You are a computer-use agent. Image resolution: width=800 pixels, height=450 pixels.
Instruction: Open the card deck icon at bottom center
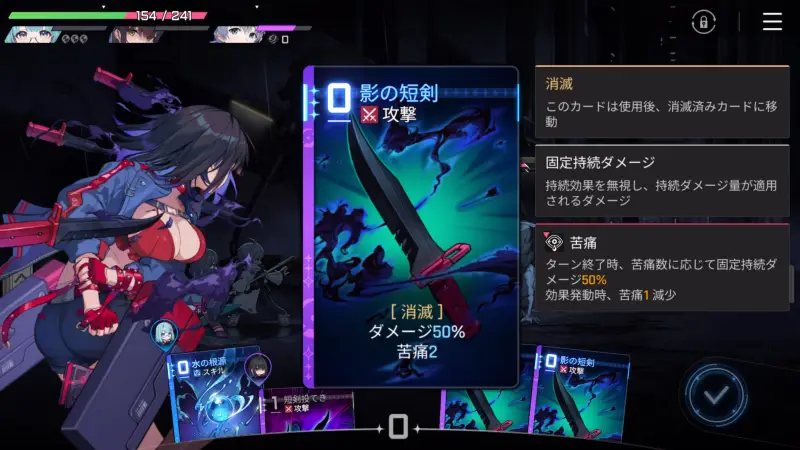(398, 427)
